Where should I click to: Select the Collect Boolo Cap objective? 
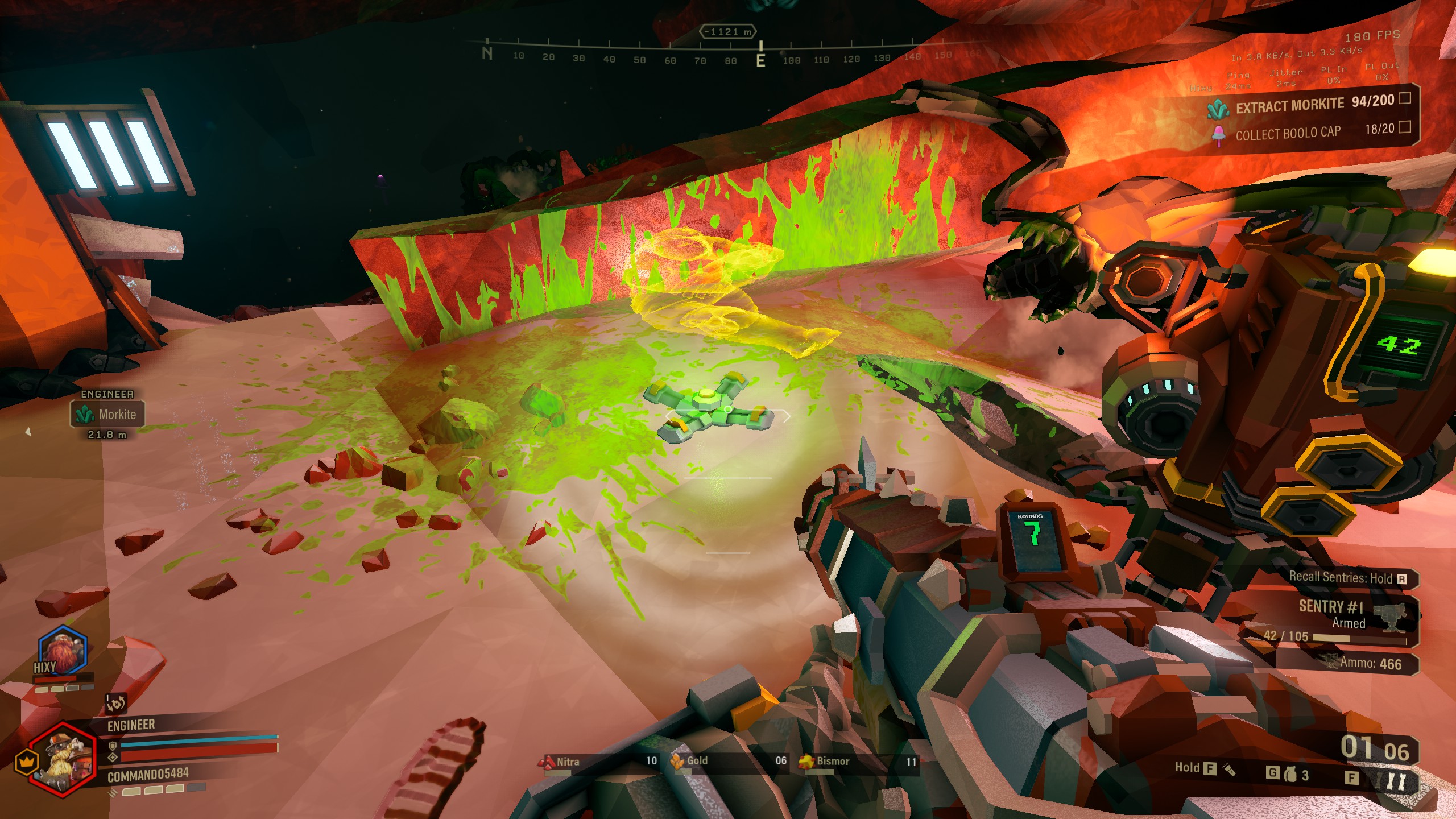point(1288,134)
